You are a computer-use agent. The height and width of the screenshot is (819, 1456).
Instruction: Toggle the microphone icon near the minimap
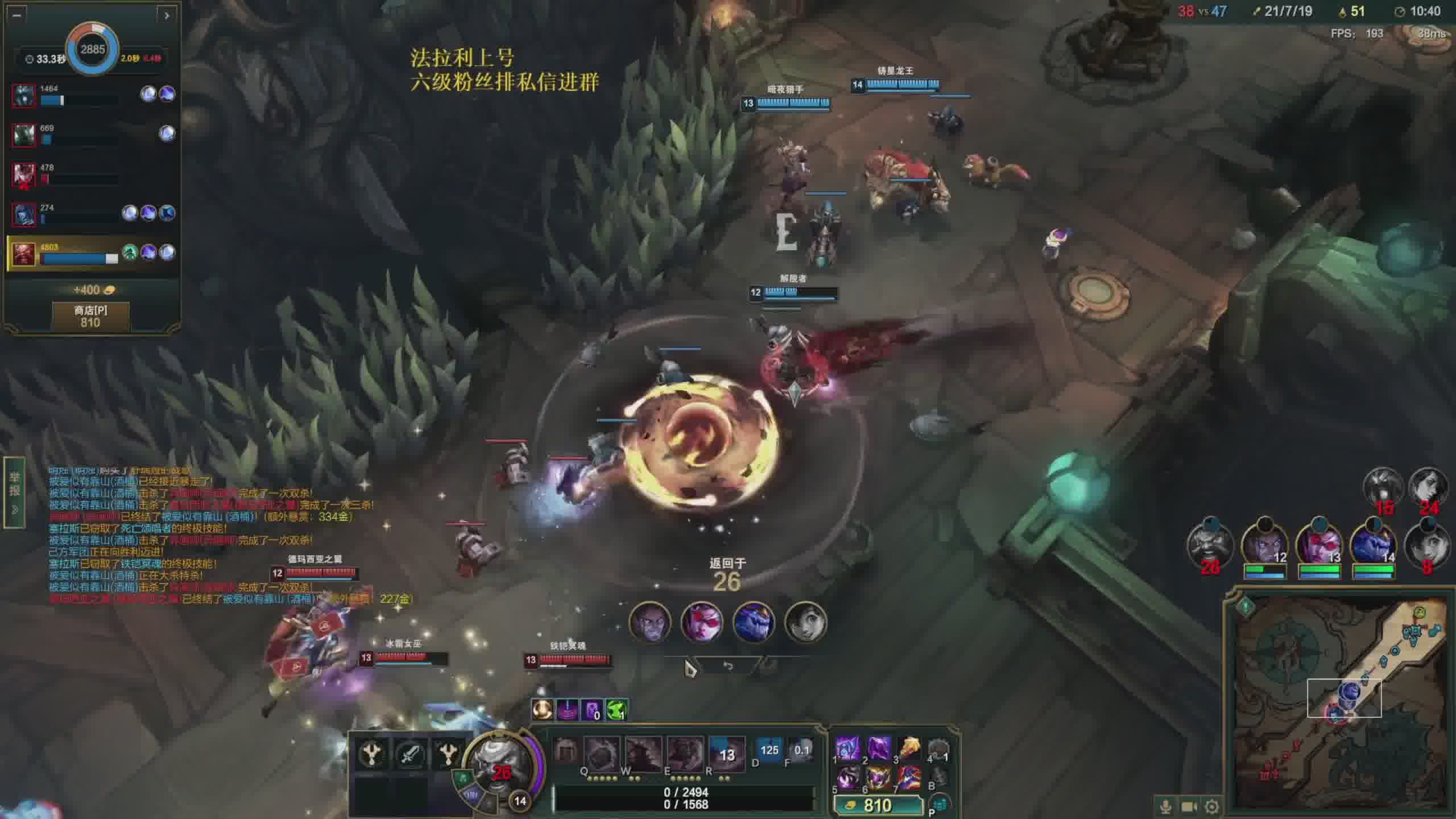click(1165, 806)
